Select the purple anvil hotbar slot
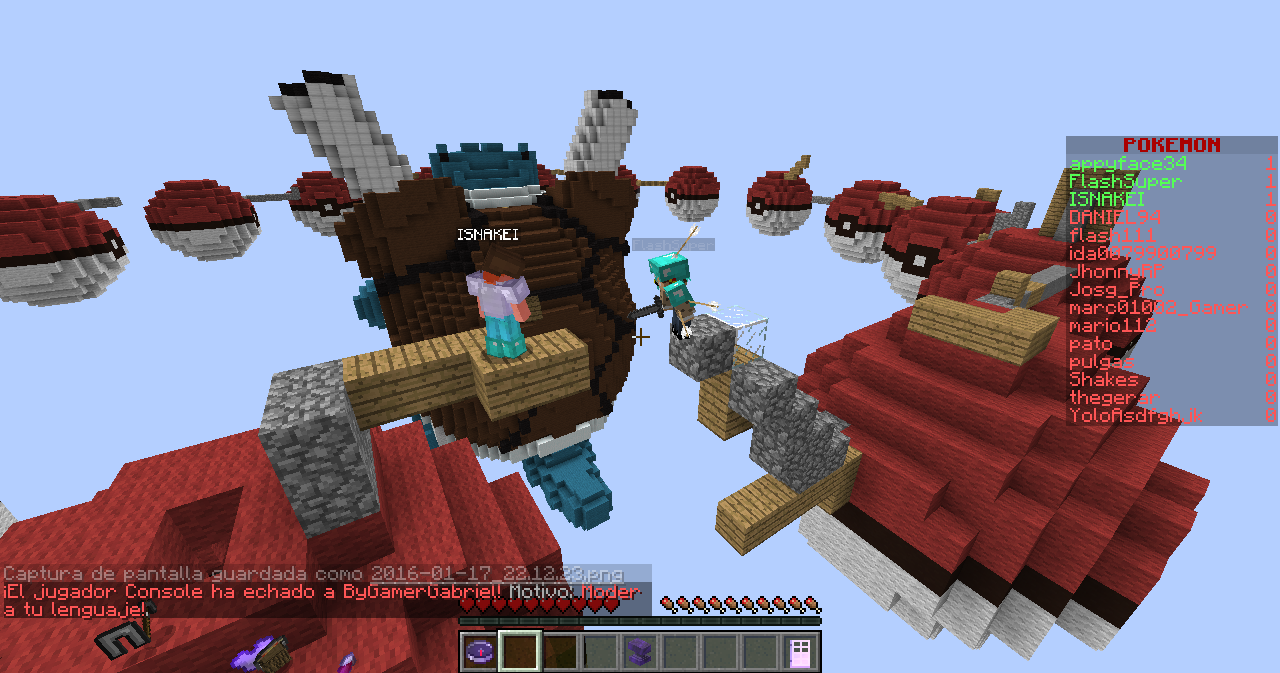The height and width of the screenshot is (673, 1280). coord(640,652)
